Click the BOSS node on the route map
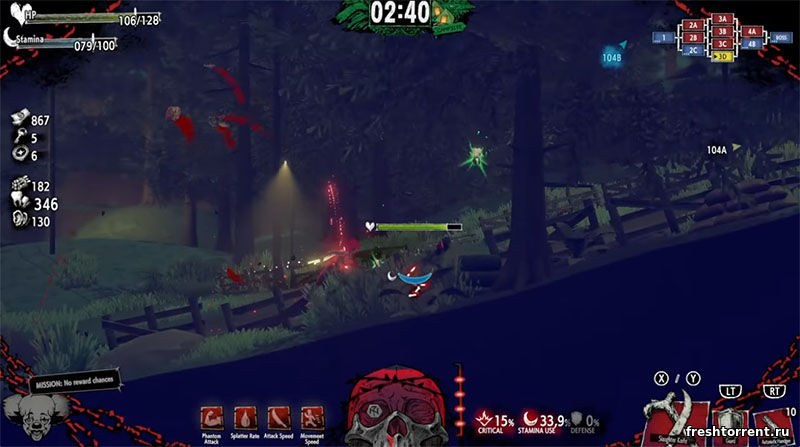Image resolution: width=800 pixels, height=447 pixels. tap(781, 37)
